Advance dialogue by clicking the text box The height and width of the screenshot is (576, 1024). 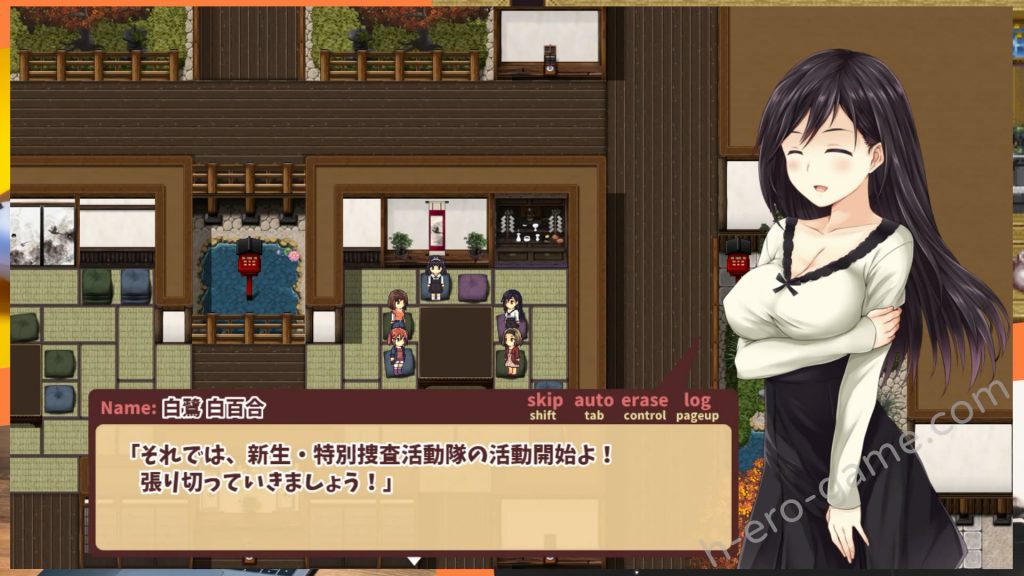coord(413,487)
